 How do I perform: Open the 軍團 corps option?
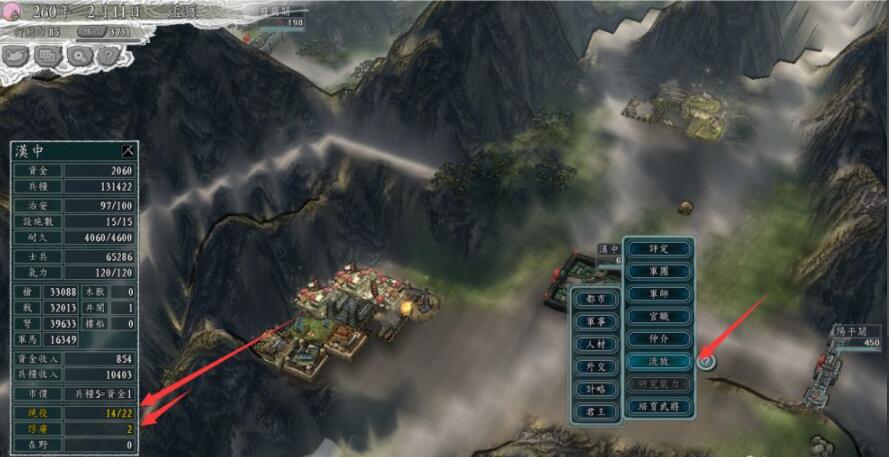click(x=657, y=271)
